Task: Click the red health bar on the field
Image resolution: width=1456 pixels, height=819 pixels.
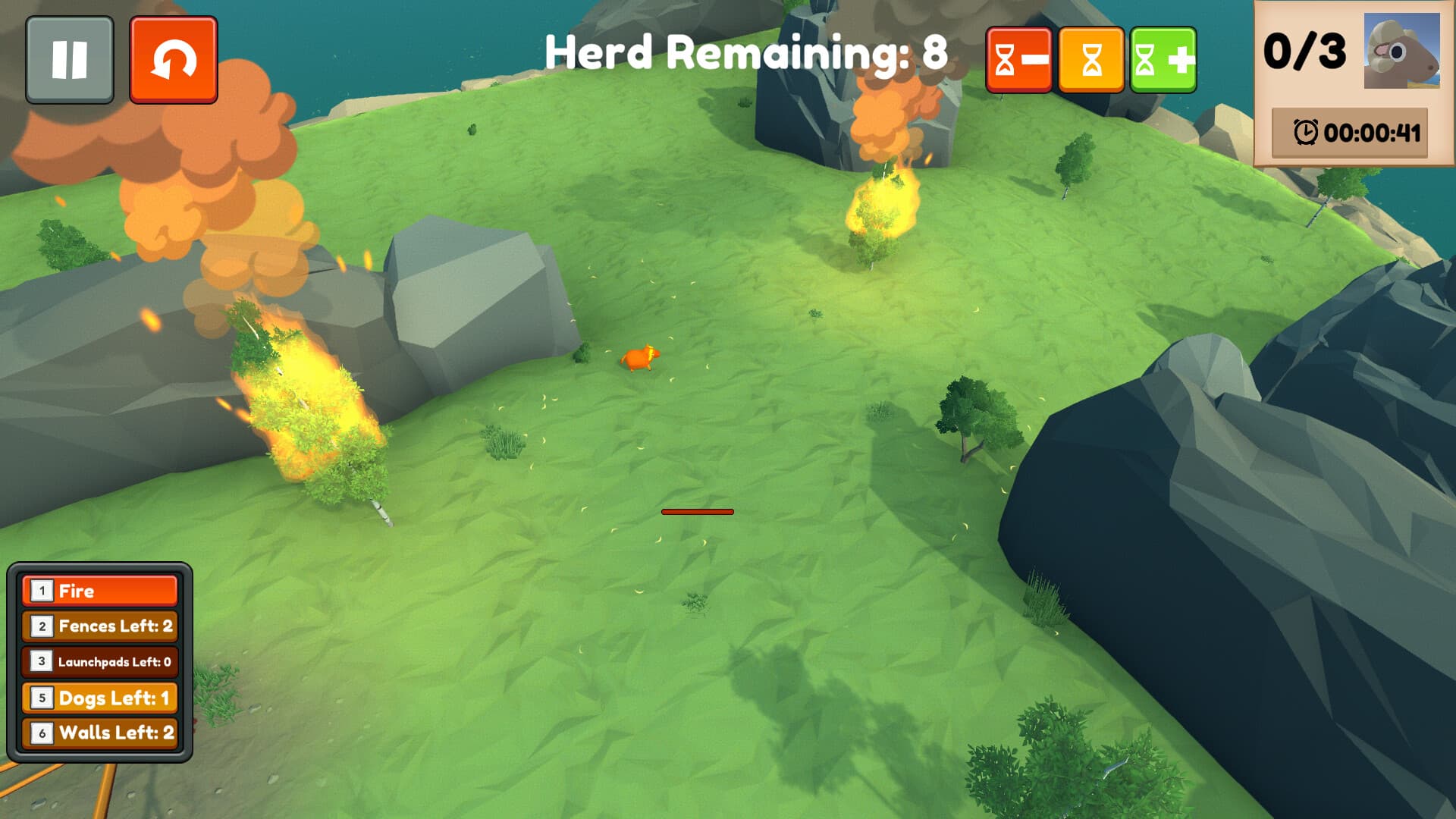Action: pos(698,513)
